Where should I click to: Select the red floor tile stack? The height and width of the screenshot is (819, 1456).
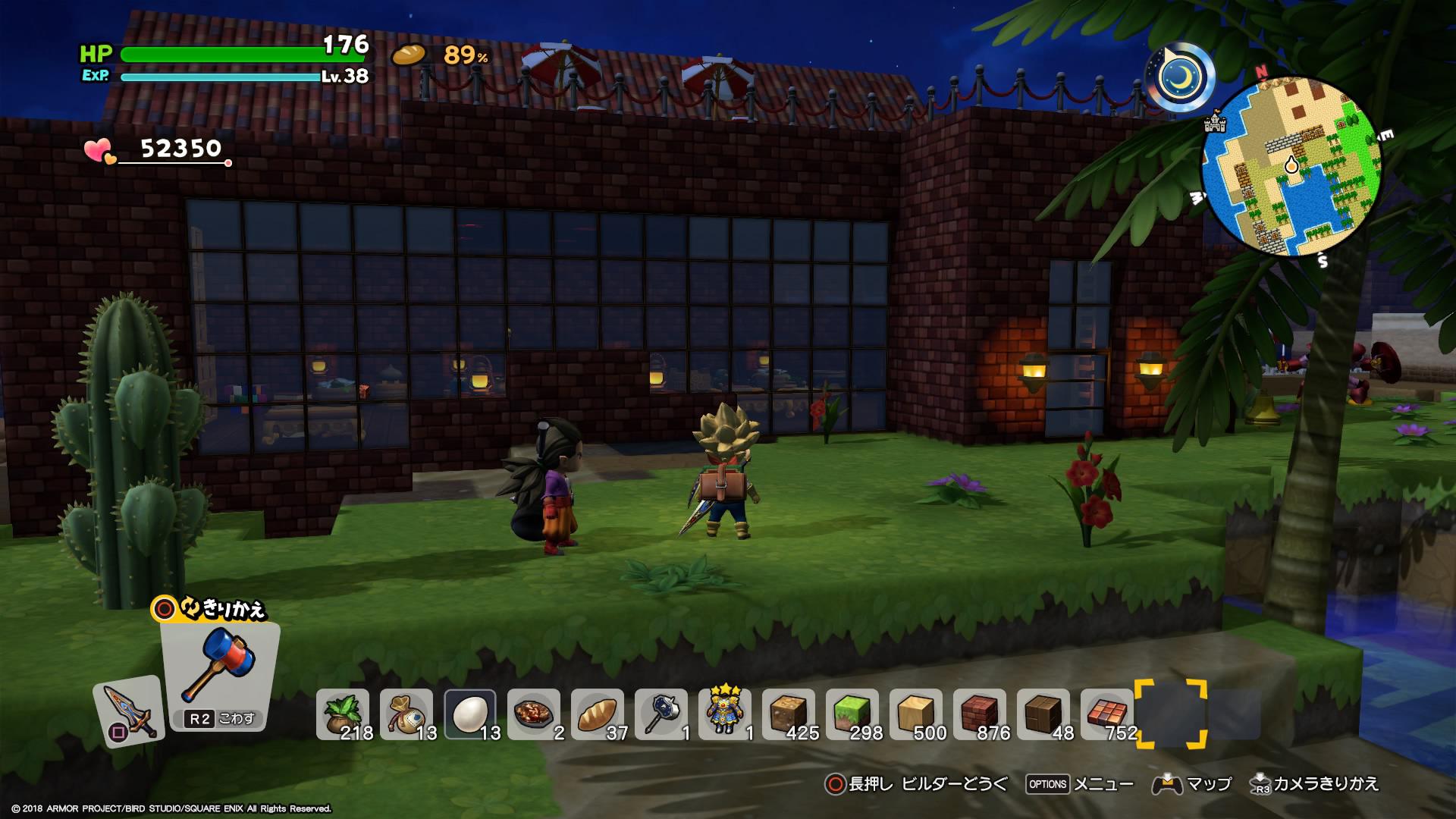1107,714
